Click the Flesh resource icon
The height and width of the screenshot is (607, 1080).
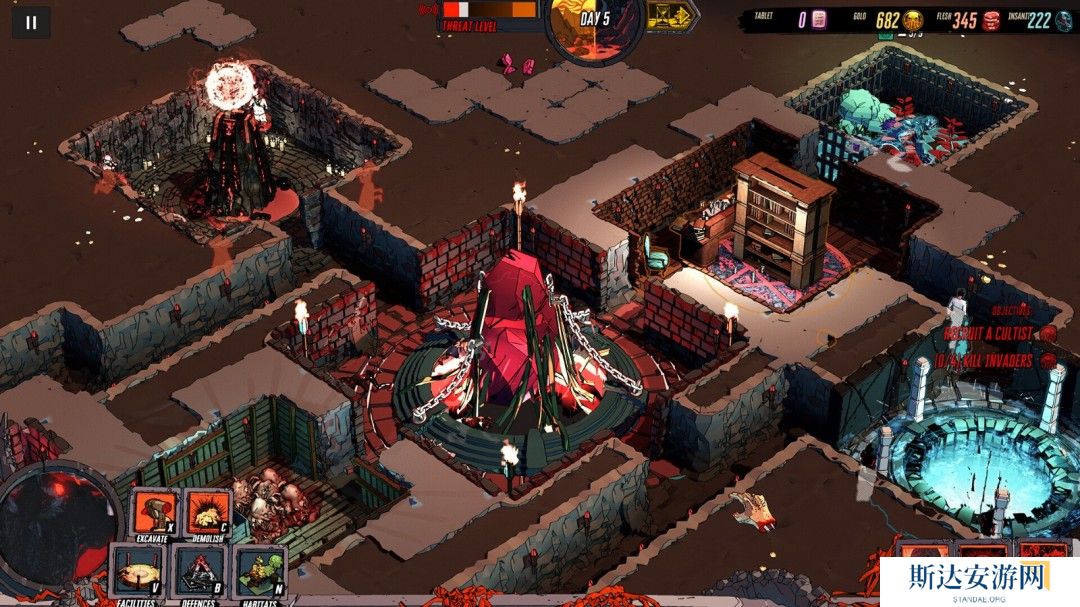(991, 20)
